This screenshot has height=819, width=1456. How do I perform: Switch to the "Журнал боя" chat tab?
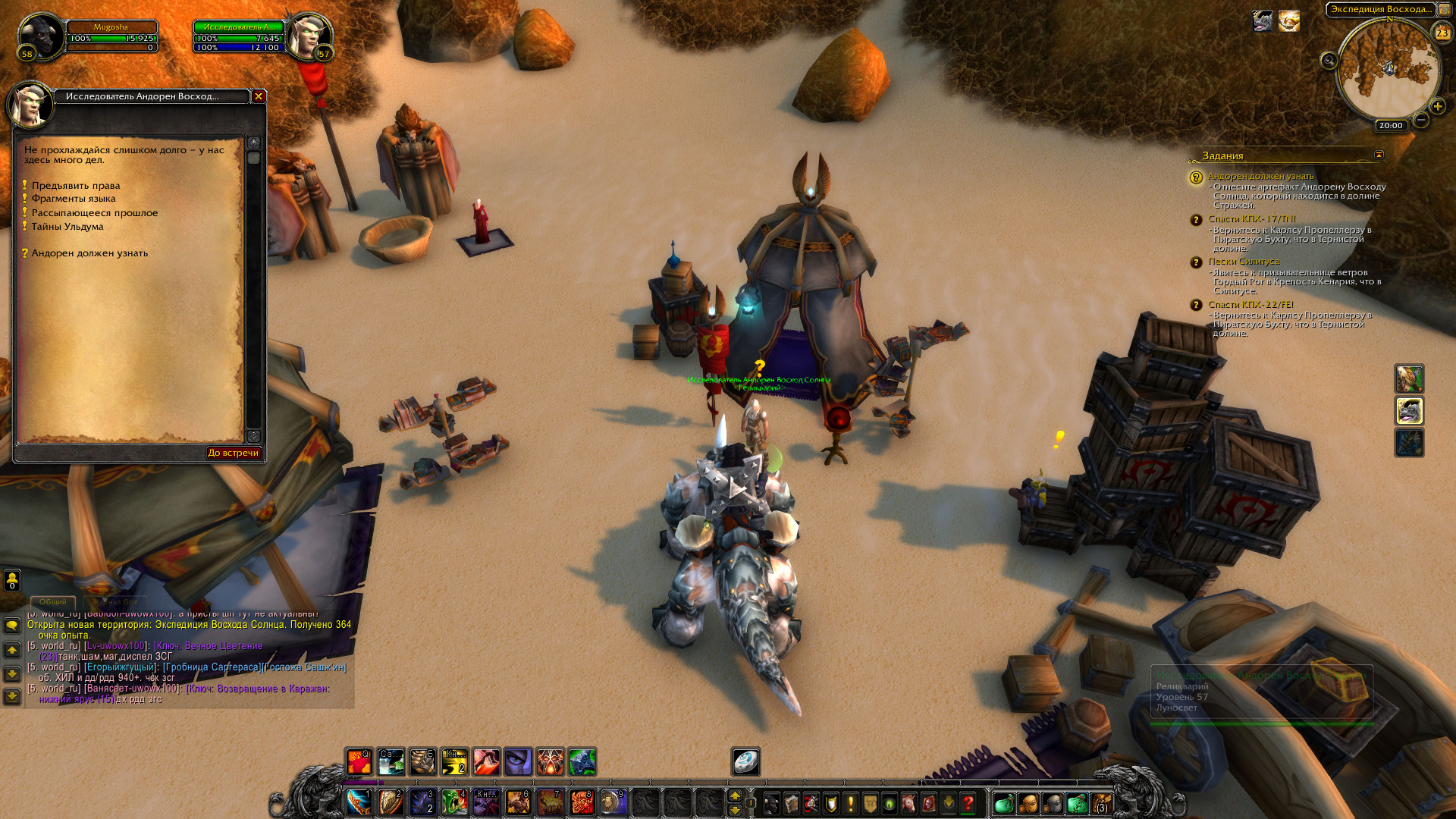115,602
